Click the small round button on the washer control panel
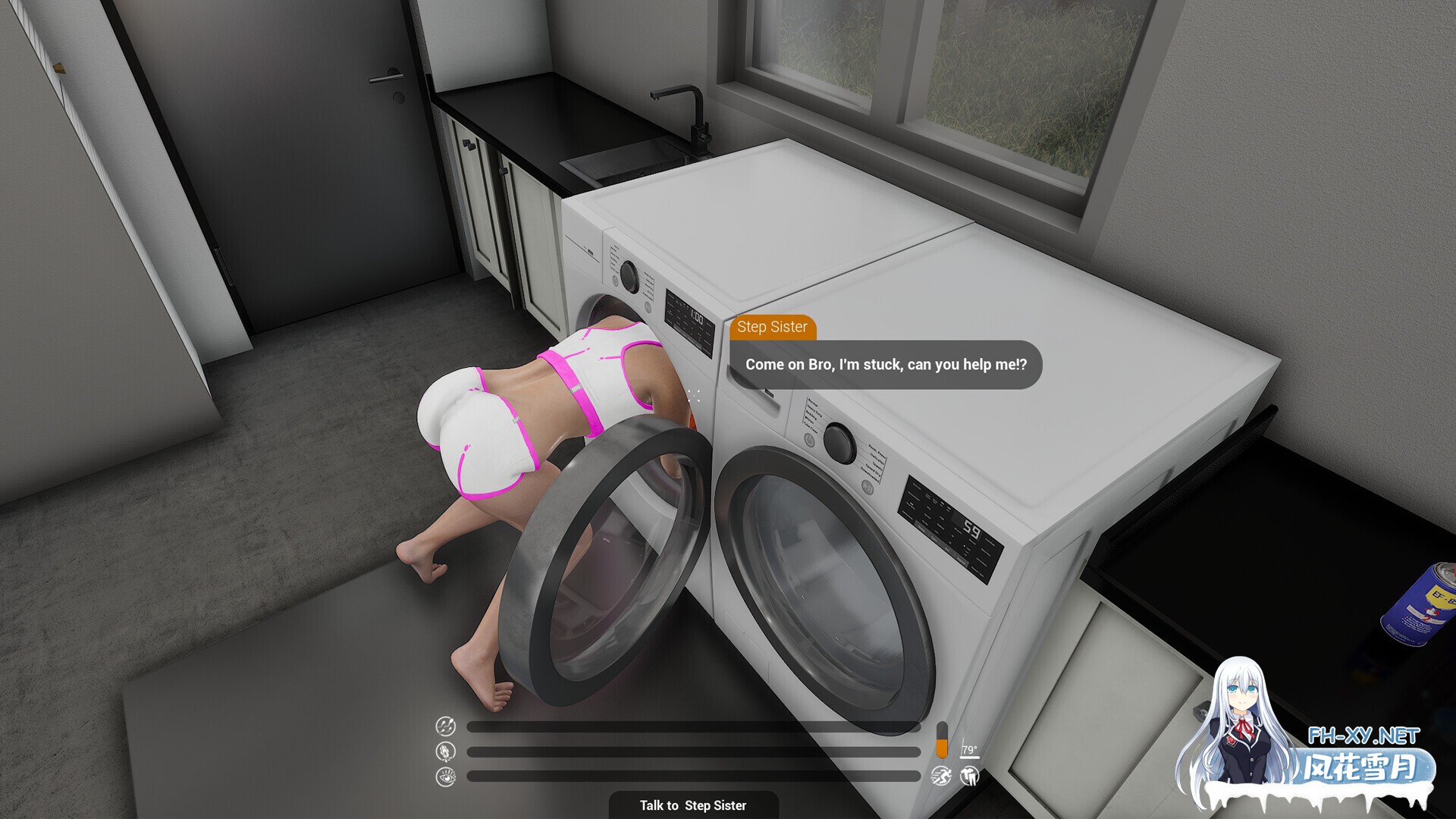 pos(615,281)
